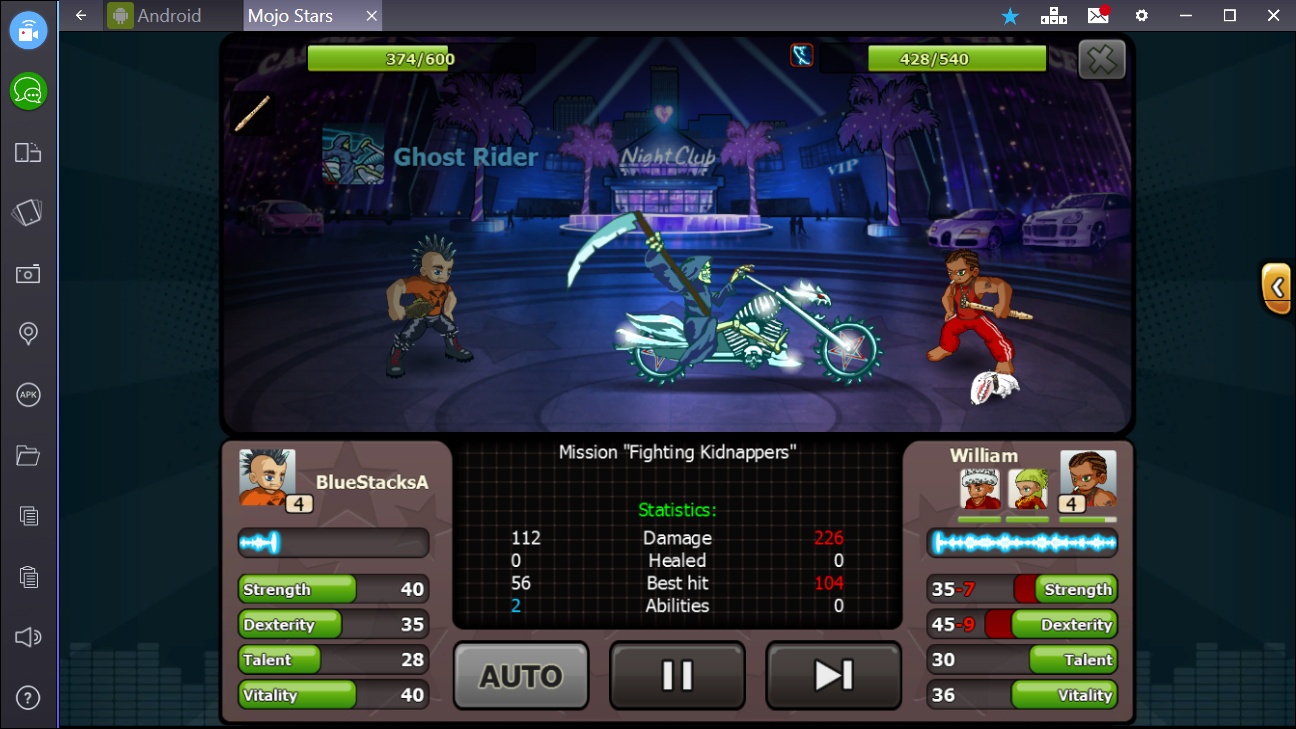This screenshot has height=729, width=1296.
Task: Click the flute item icon above Ghost Rider
Action: [x=251, y=111]
